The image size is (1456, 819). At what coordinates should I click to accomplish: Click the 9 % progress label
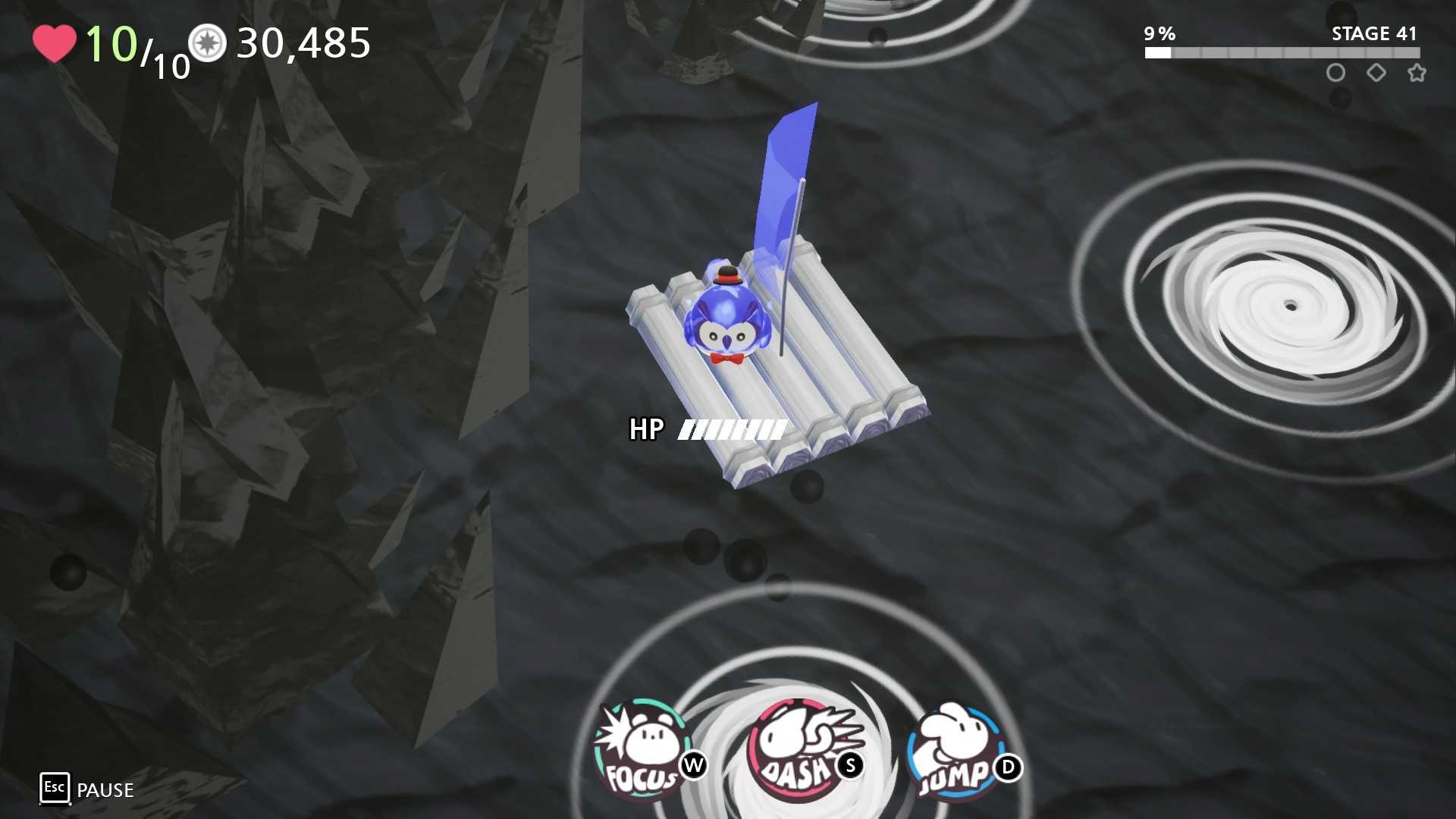1158,33
